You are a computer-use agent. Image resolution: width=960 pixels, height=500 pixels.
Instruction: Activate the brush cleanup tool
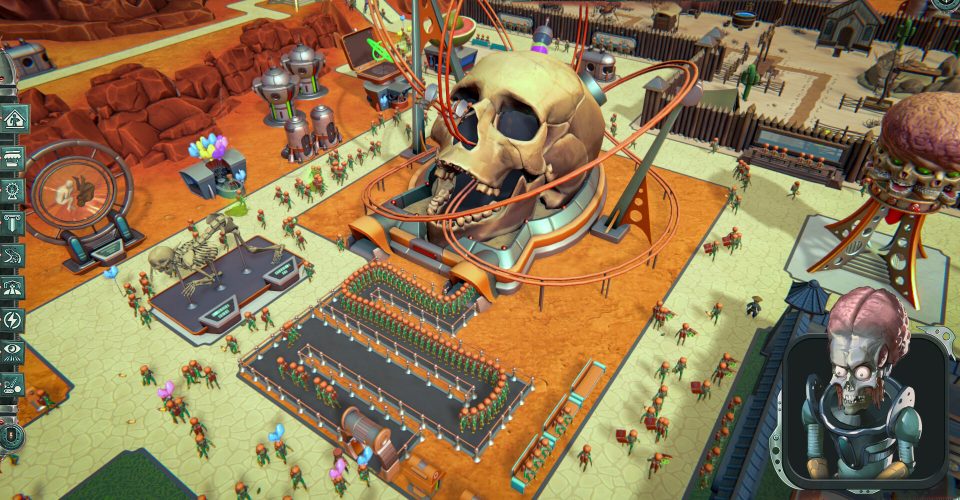[x=13, y=383]
